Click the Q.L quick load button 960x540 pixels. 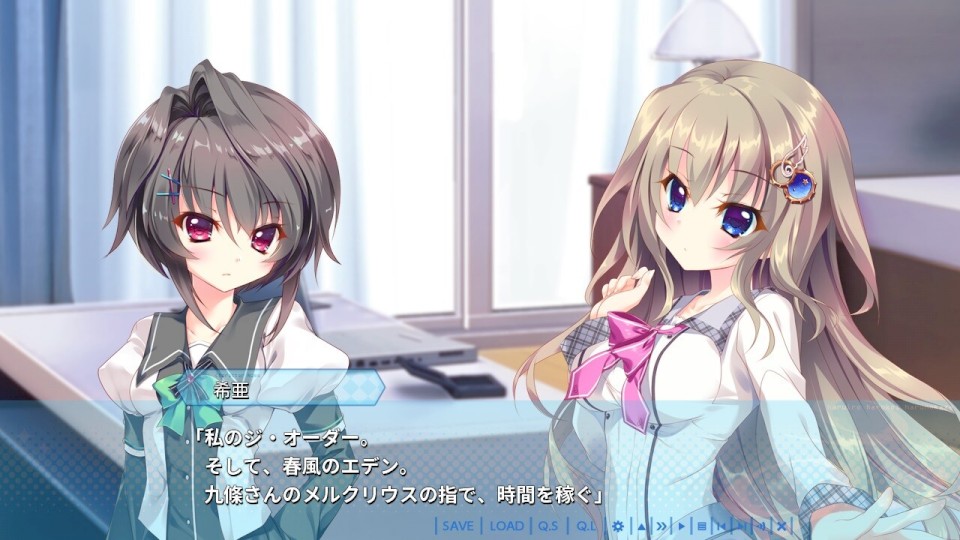click(x=583, y=526)
